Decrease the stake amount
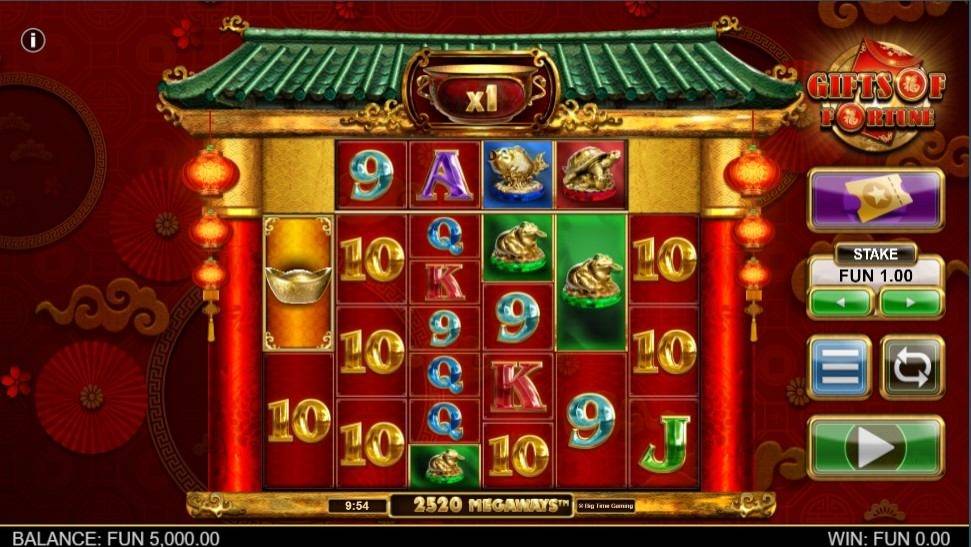971x547 pixels. pos(841,301)
